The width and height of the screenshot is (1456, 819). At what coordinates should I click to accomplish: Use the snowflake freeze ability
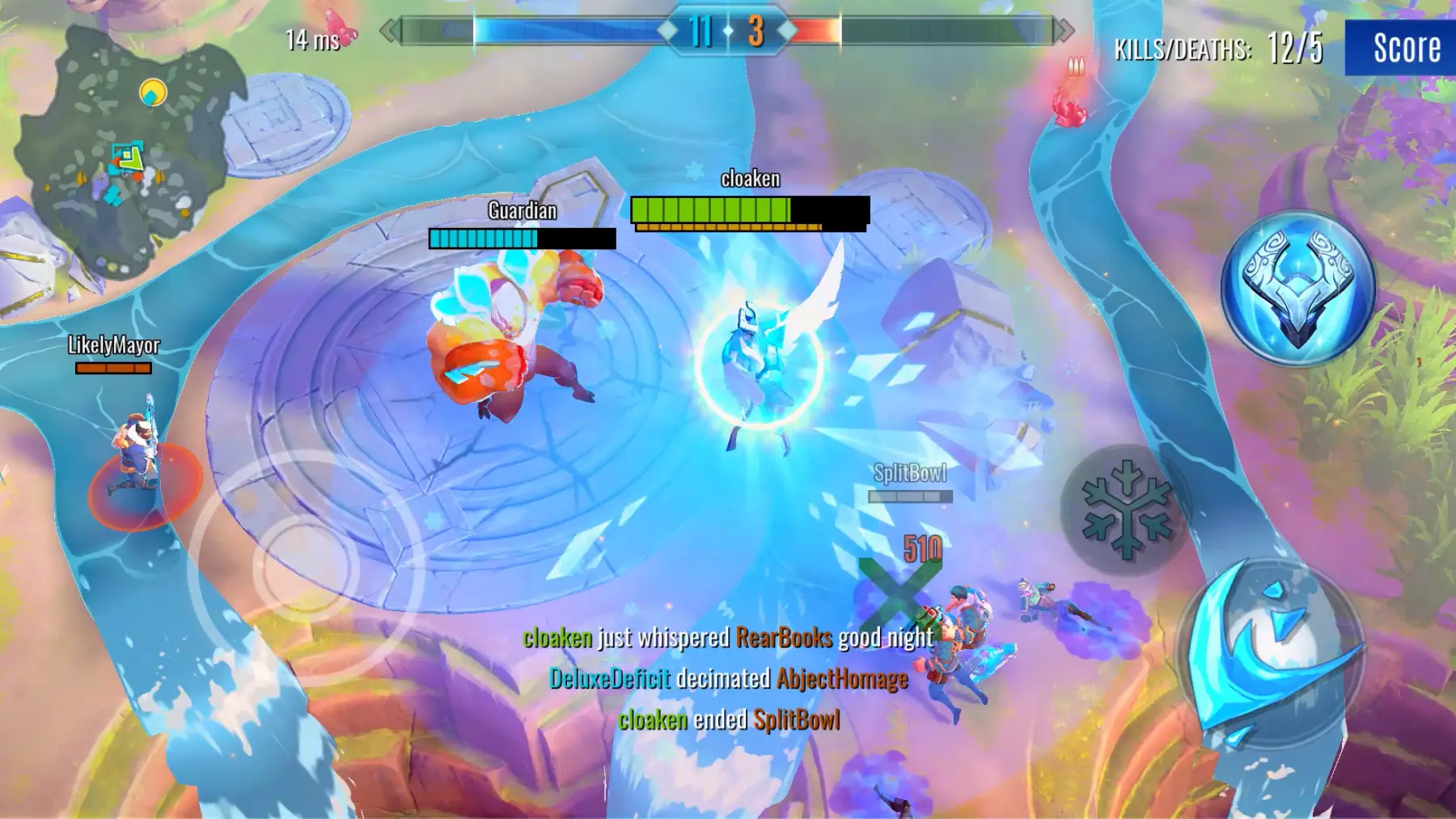(x=1126, y=510)
